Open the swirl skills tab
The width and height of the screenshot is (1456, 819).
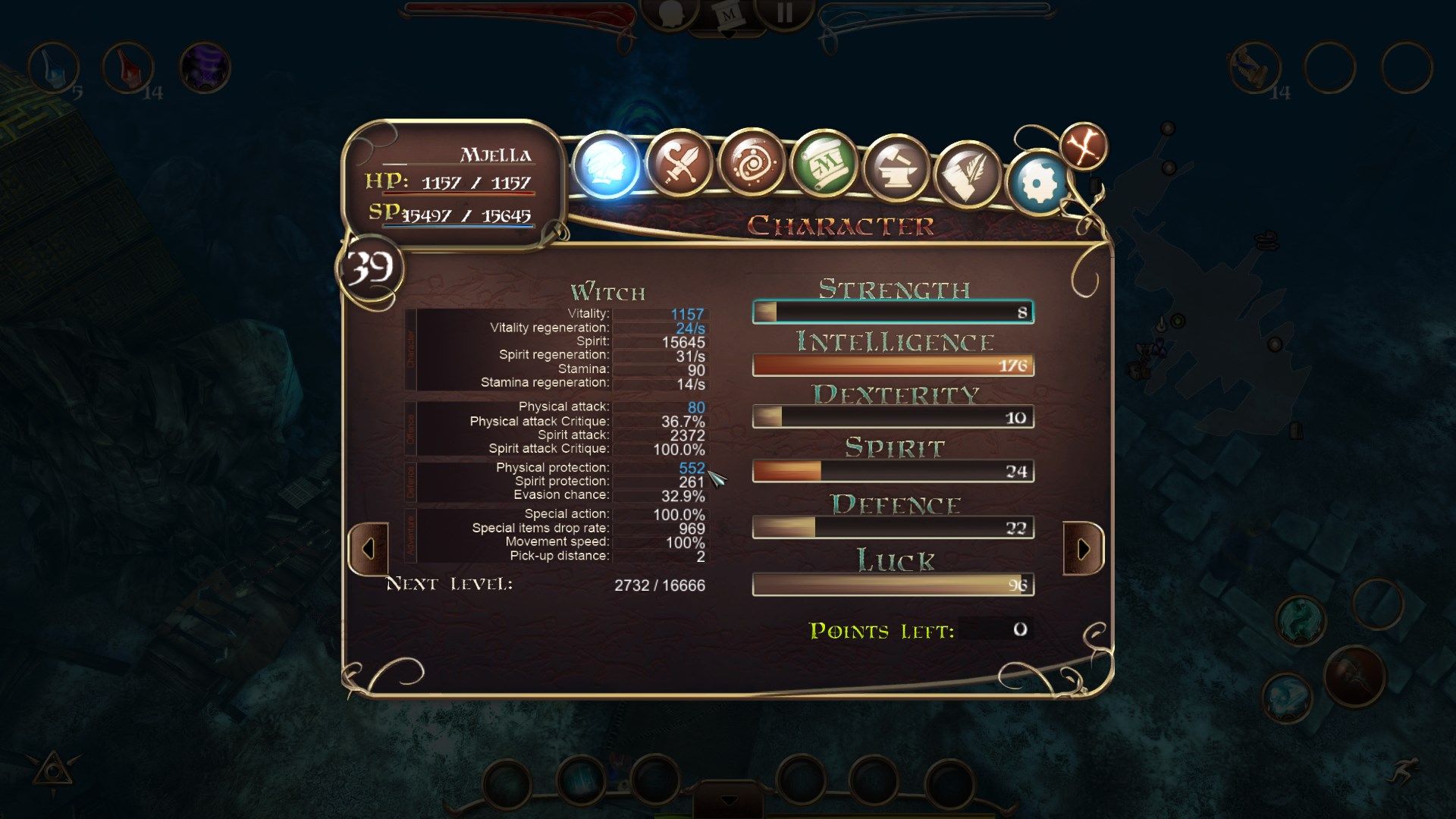pyautogui.click(x=751, y=163)
